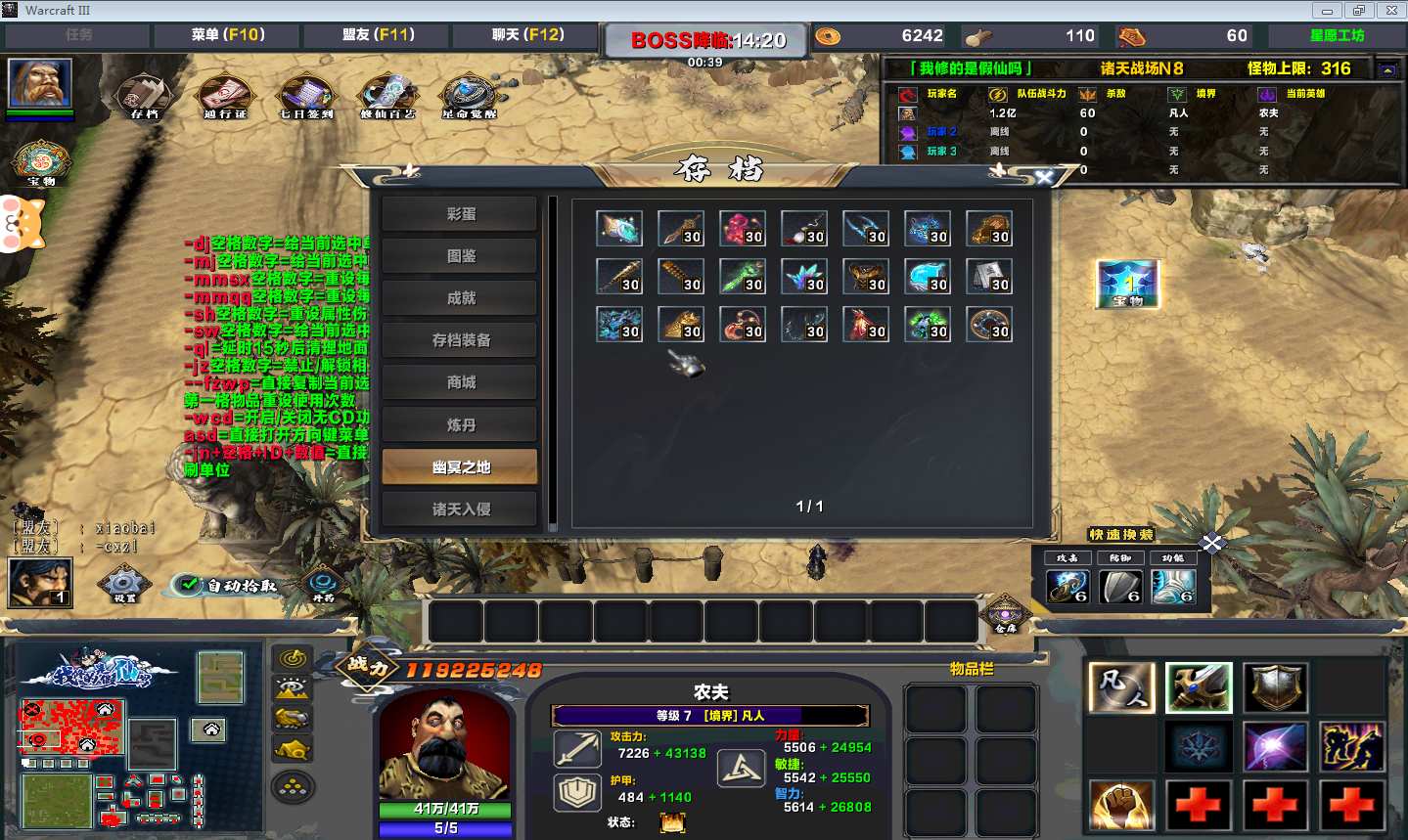
Task: Switch to the 图鉴 category
Action: click(460, 256)
